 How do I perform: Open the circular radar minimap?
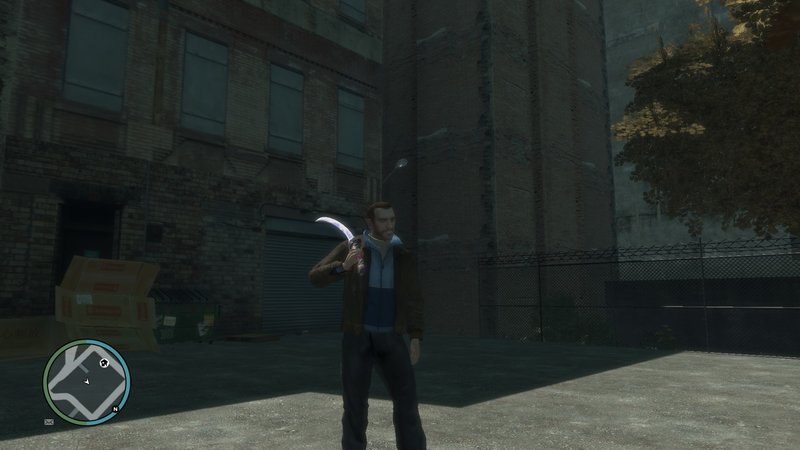86,381
